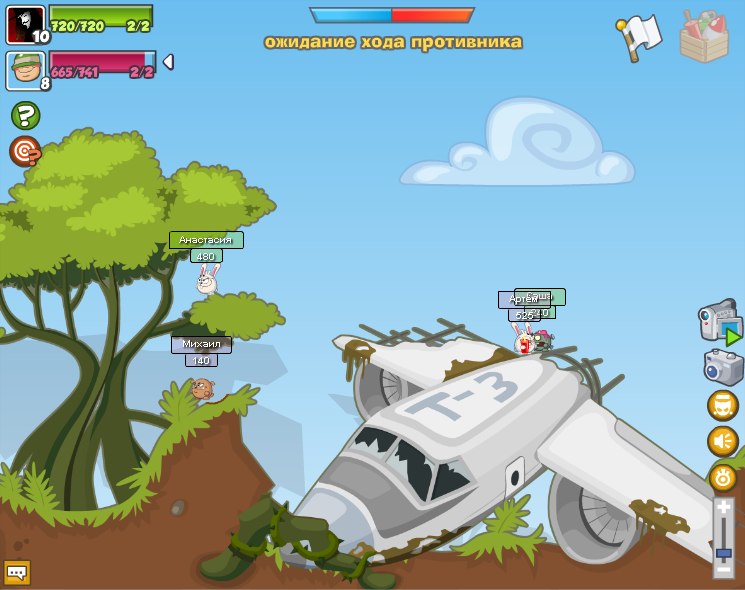The image size is (745, 590).
Task: Click the white surrender flag icon
Action: [640, 37]
